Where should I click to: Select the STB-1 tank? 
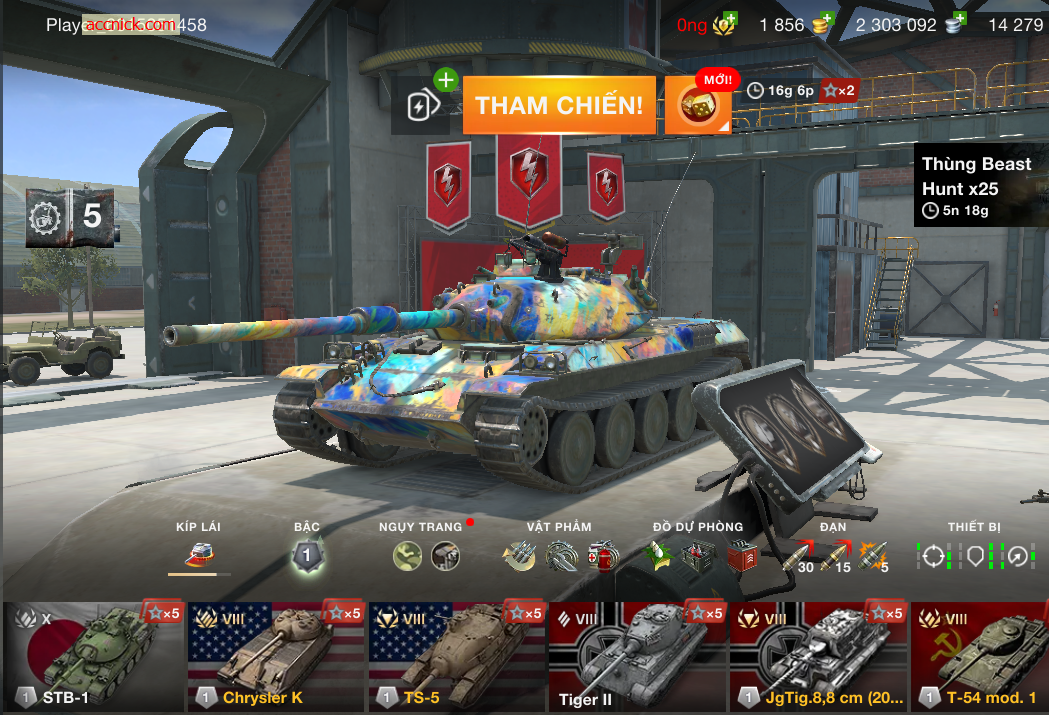tap(92, 656)
